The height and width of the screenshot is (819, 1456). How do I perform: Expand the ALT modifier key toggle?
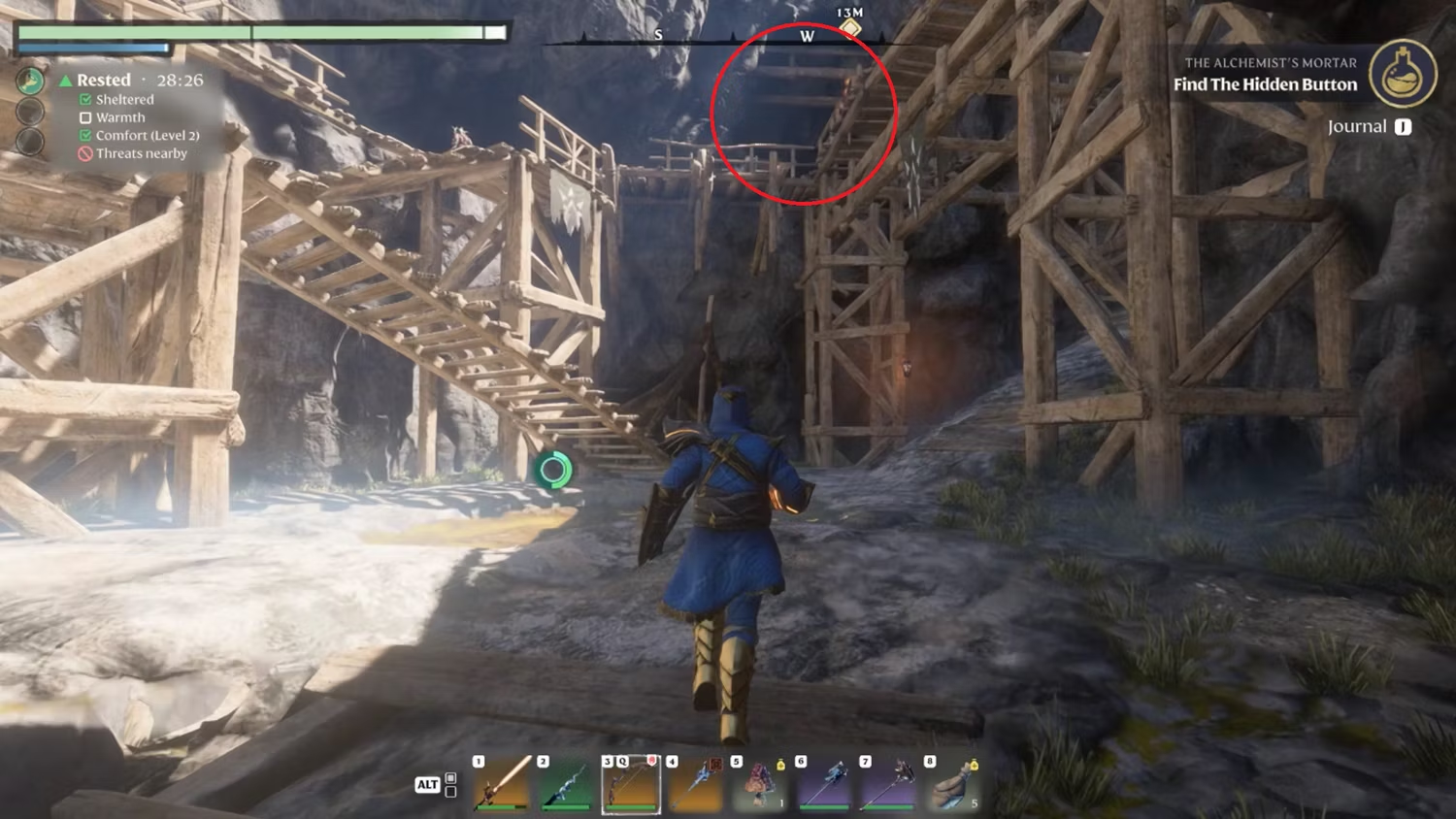pos(427,784)
